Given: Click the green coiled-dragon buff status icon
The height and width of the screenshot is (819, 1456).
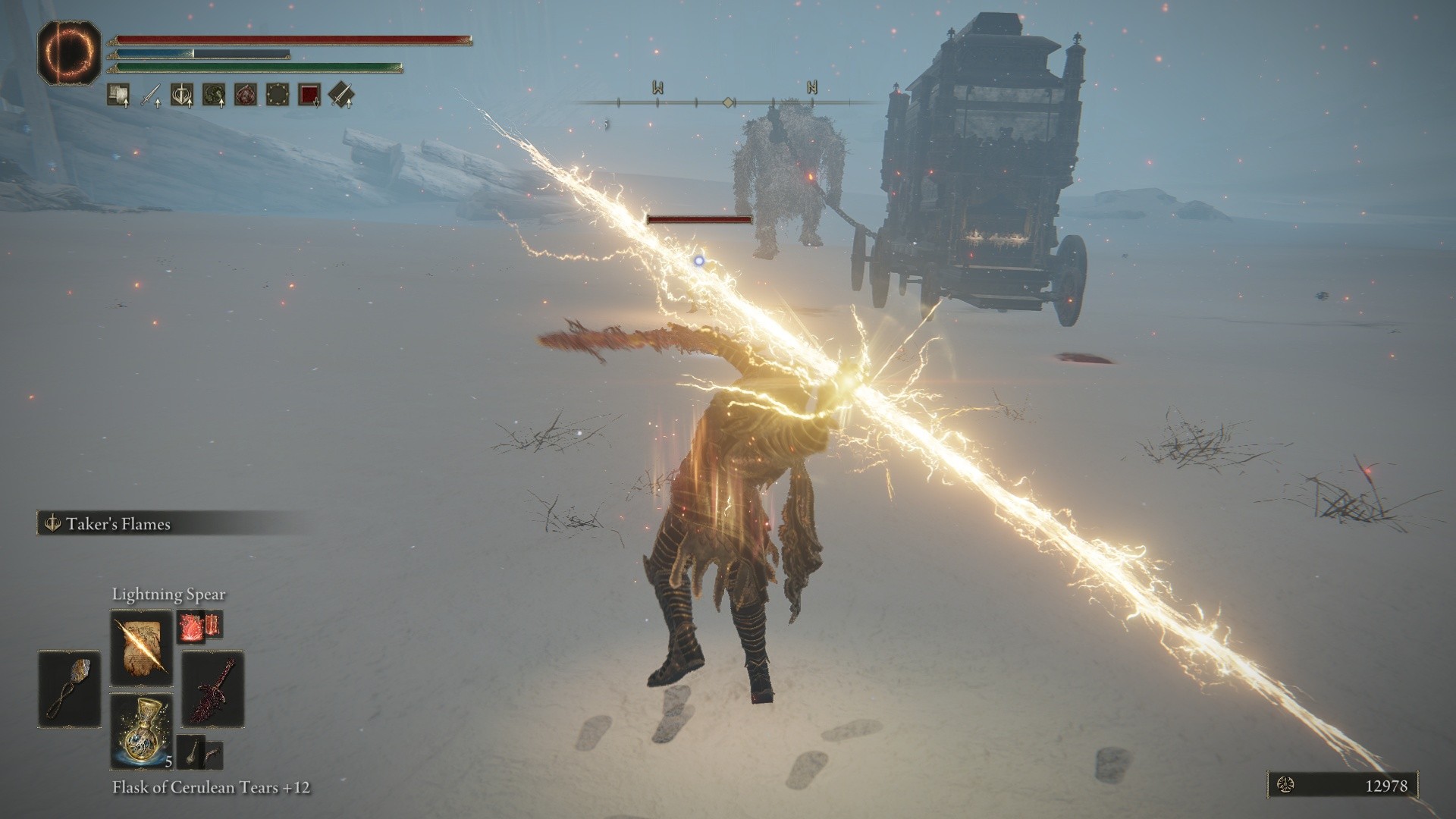Looking at the screenshot, I should click(x=214, y=95).
